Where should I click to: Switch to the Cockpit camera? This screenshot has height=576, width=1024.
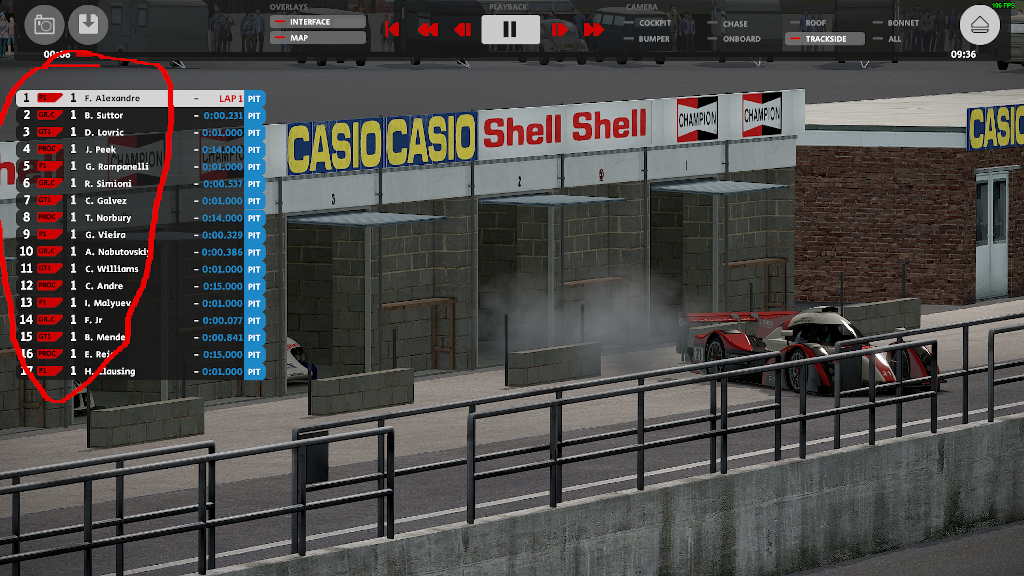click(654, 23)
